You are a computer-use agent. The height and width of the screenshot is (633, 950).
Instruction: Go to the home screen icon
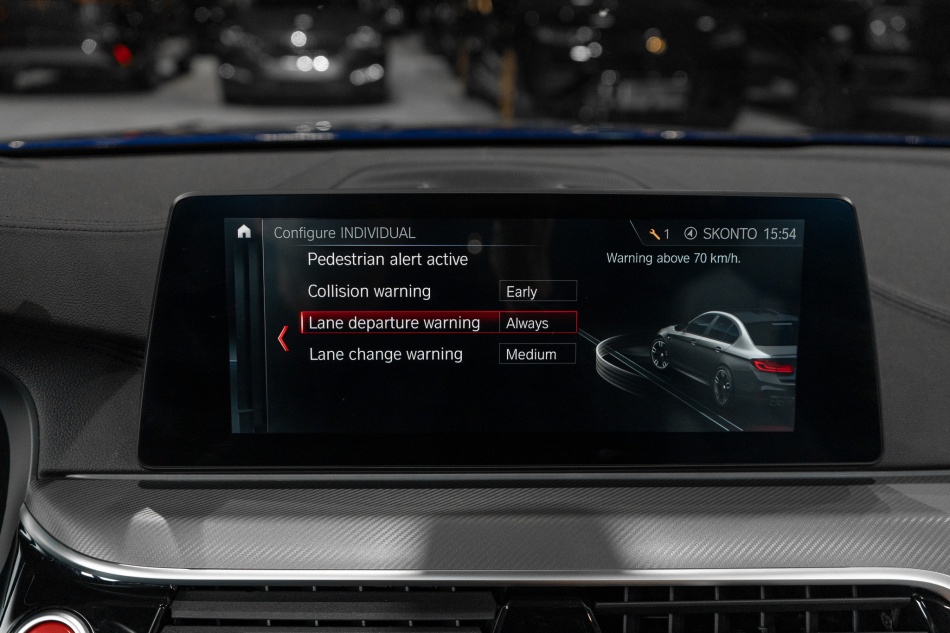244,232
